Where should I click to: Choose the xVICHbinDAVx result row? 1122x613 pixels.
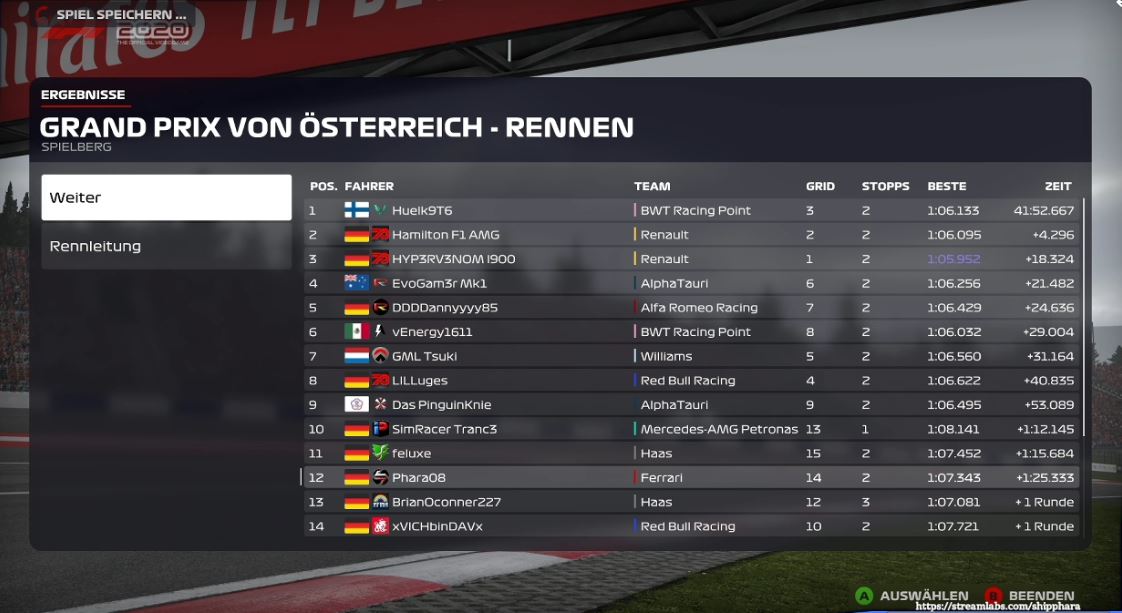(690, 526)
